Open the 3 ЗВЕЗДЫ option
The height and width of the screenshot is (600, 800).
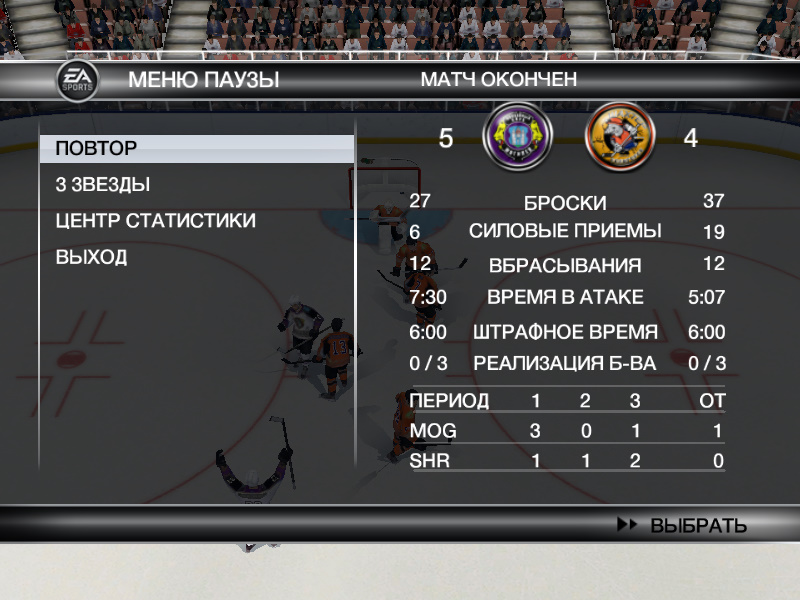click(103, 185)
